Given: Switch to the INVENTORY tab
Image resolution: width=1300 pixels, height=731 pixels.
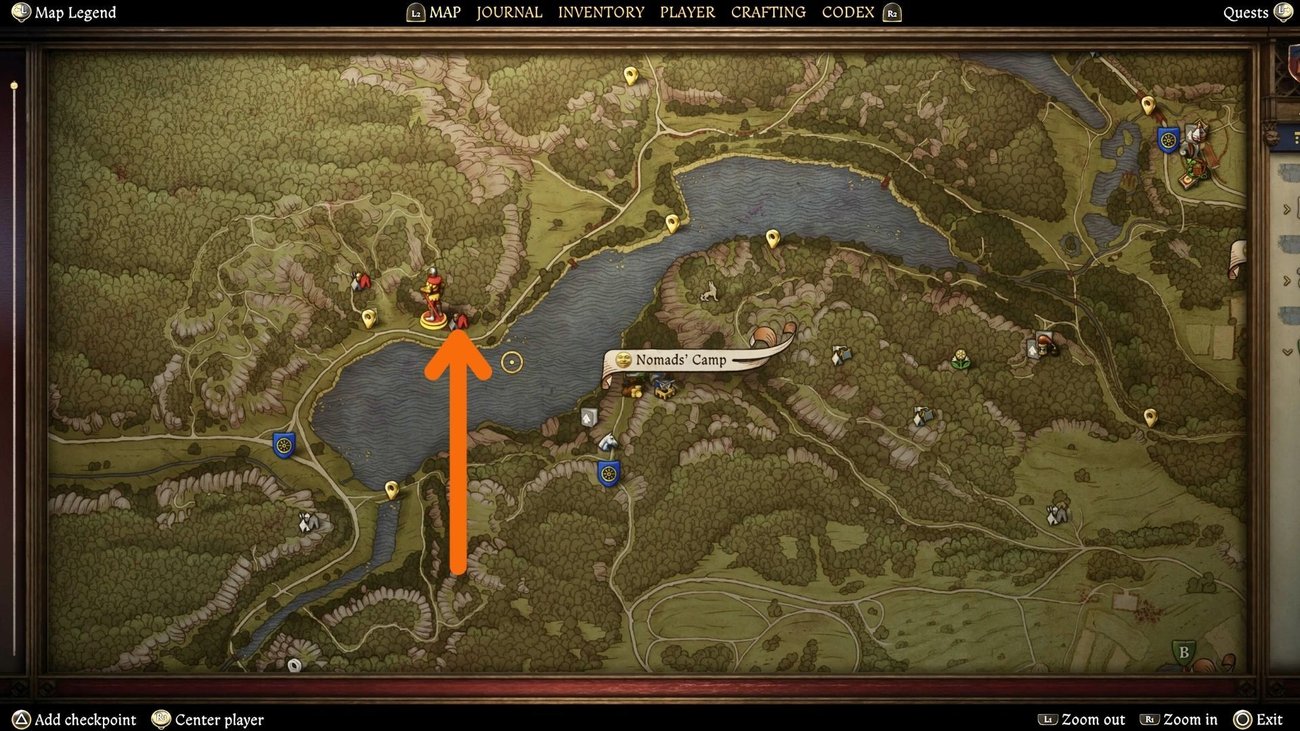Looking at the screenshot, I should pyautogui.click(x=601, y=12).
